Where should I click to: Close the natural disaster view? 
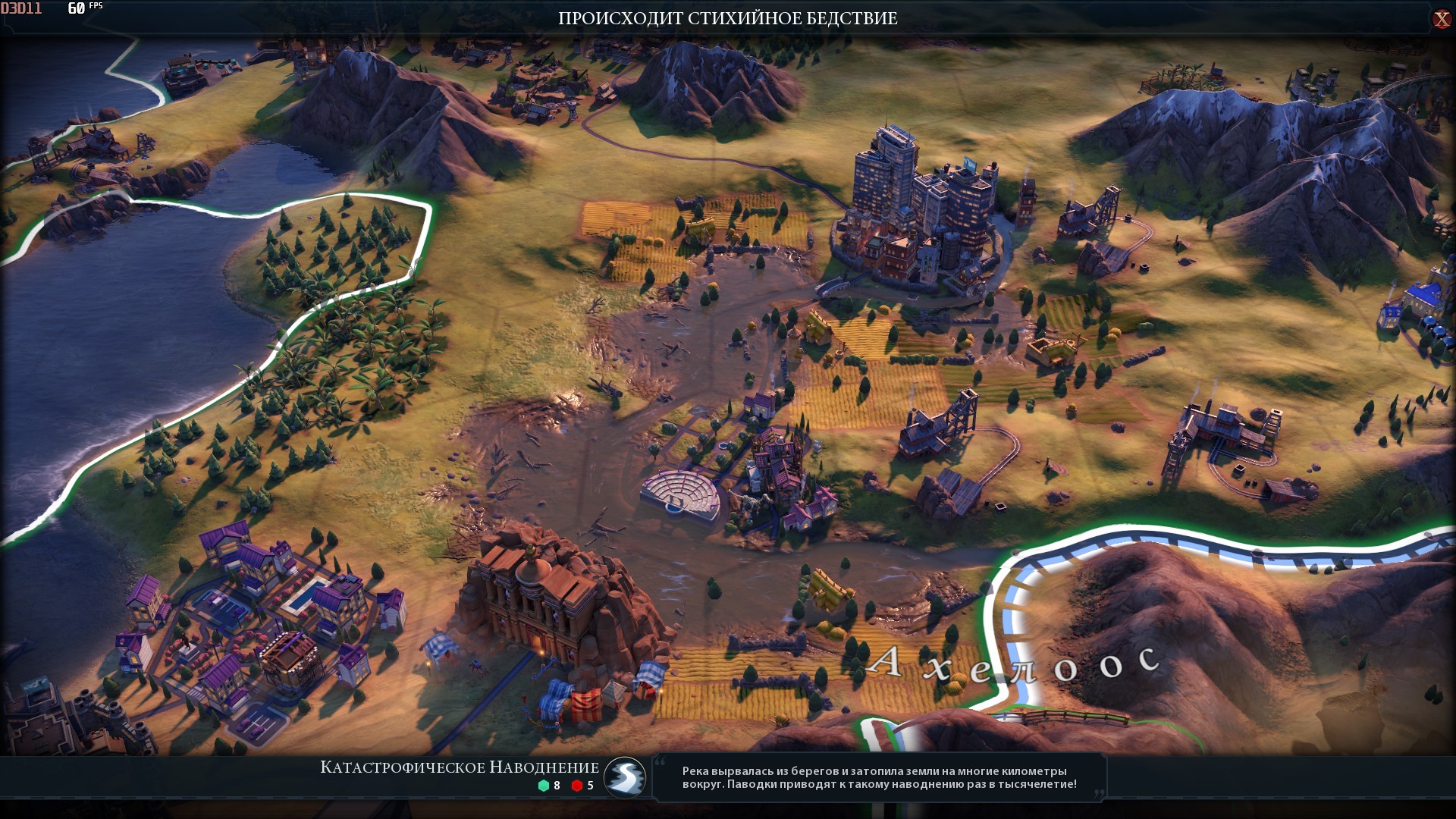point(1441,19)
